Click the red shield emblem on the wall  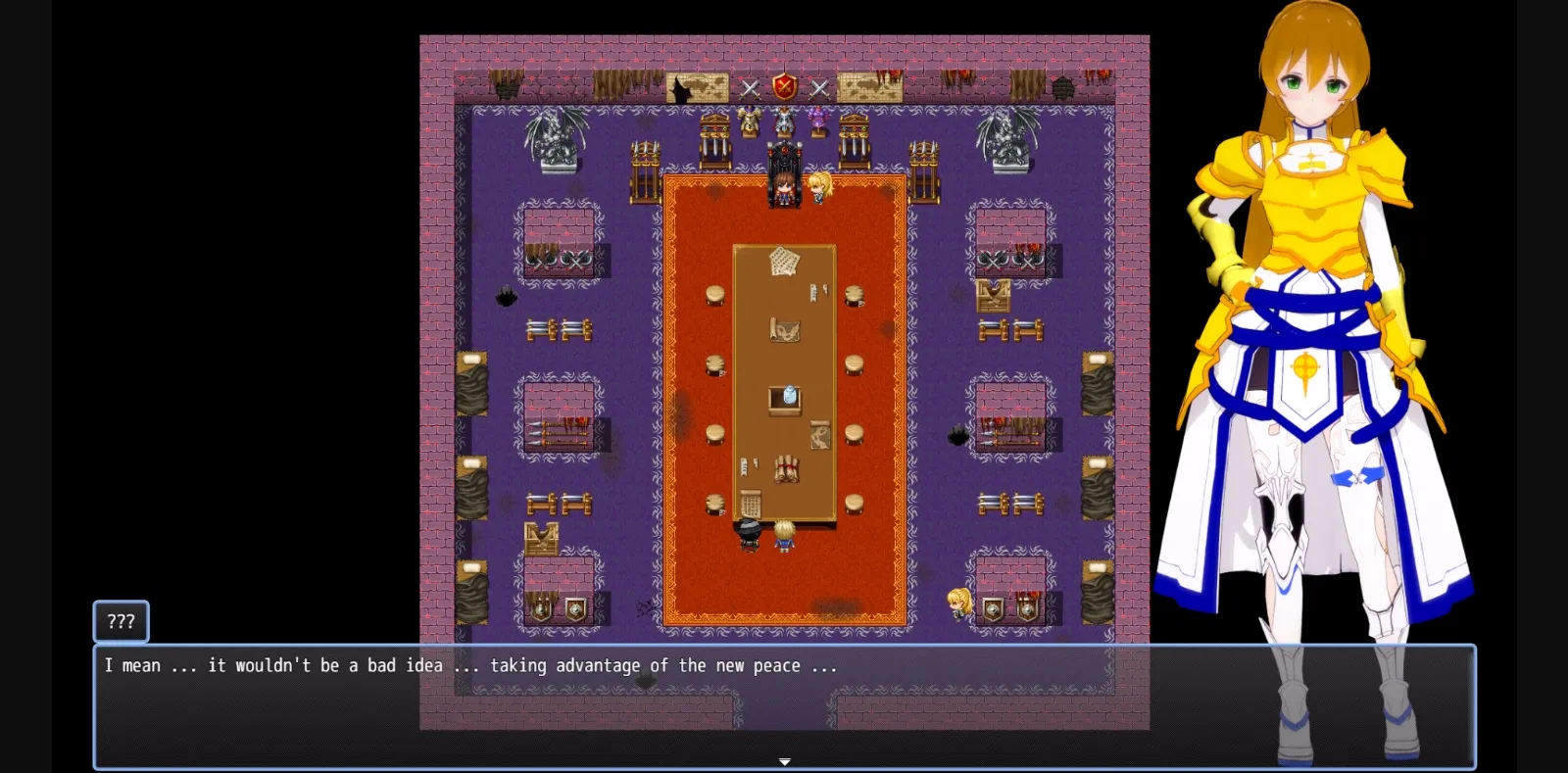(x=784, y=86)
